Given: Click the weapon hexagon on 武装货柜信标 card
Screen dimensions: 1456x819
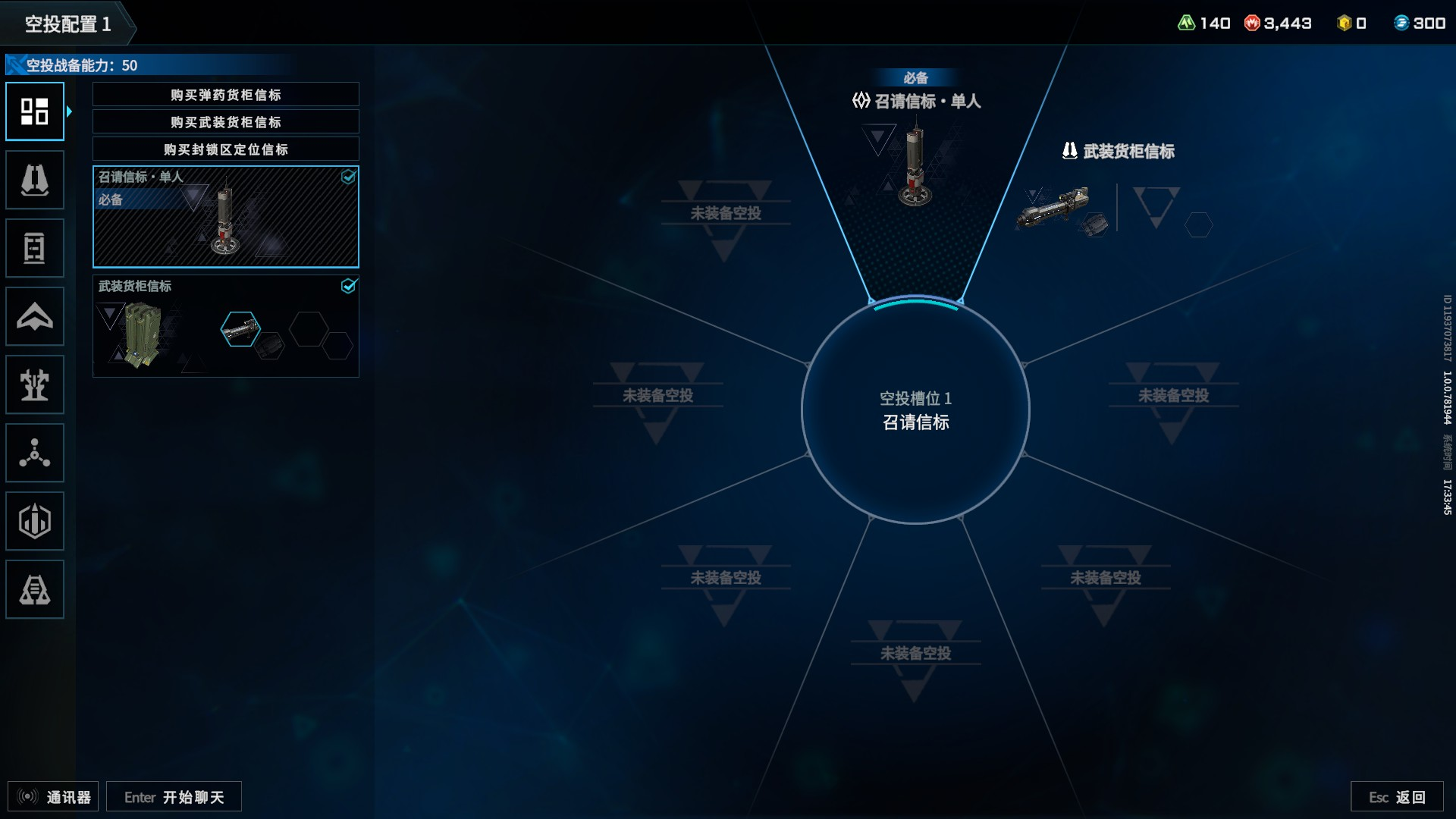Looking at the screenshot, I should (x=240, y=329).
